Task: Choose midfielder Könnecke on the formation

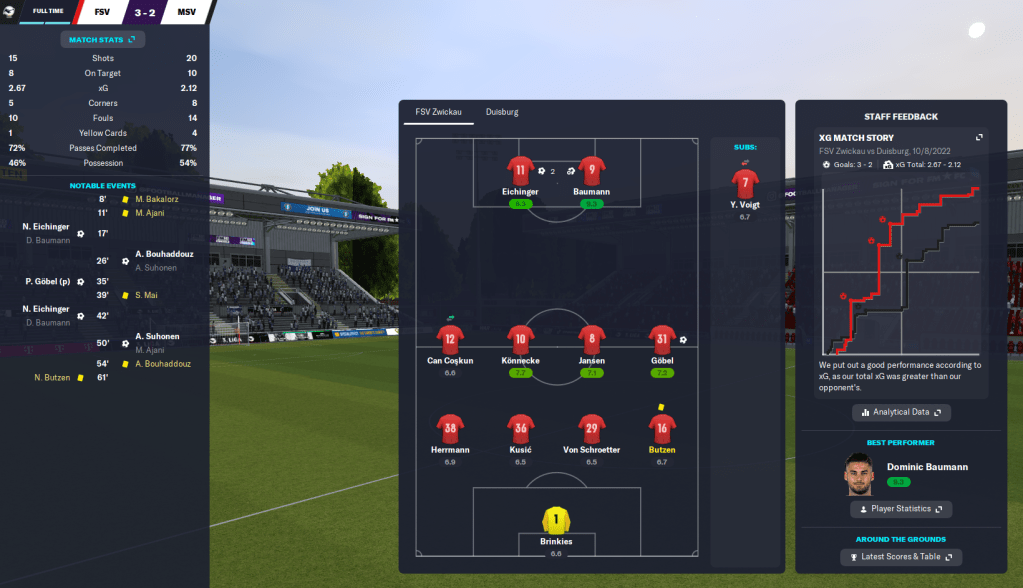Action: tap(520, 339)
